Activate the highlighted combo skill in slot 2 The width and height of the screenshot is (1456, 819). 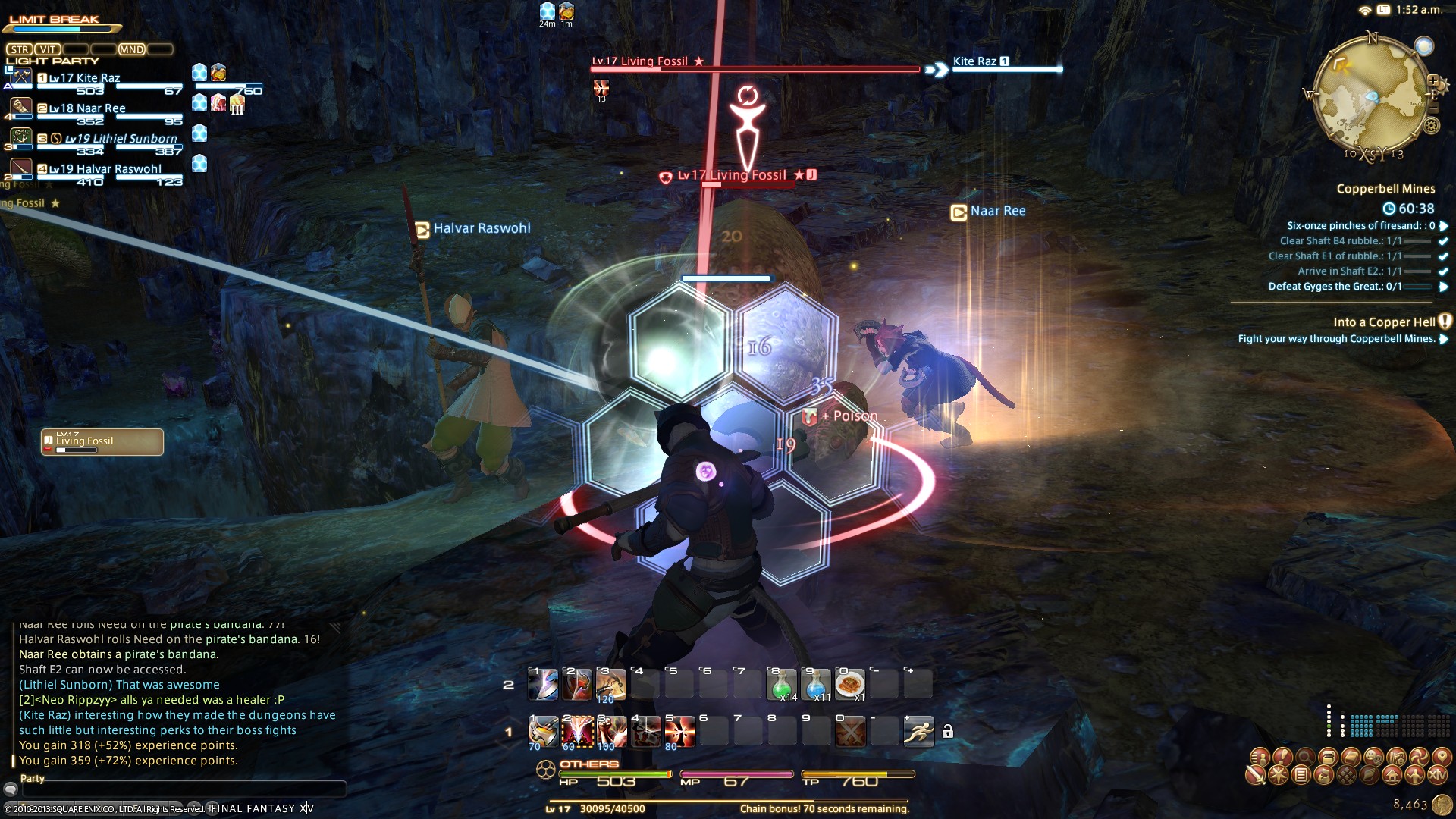(577, 732)
